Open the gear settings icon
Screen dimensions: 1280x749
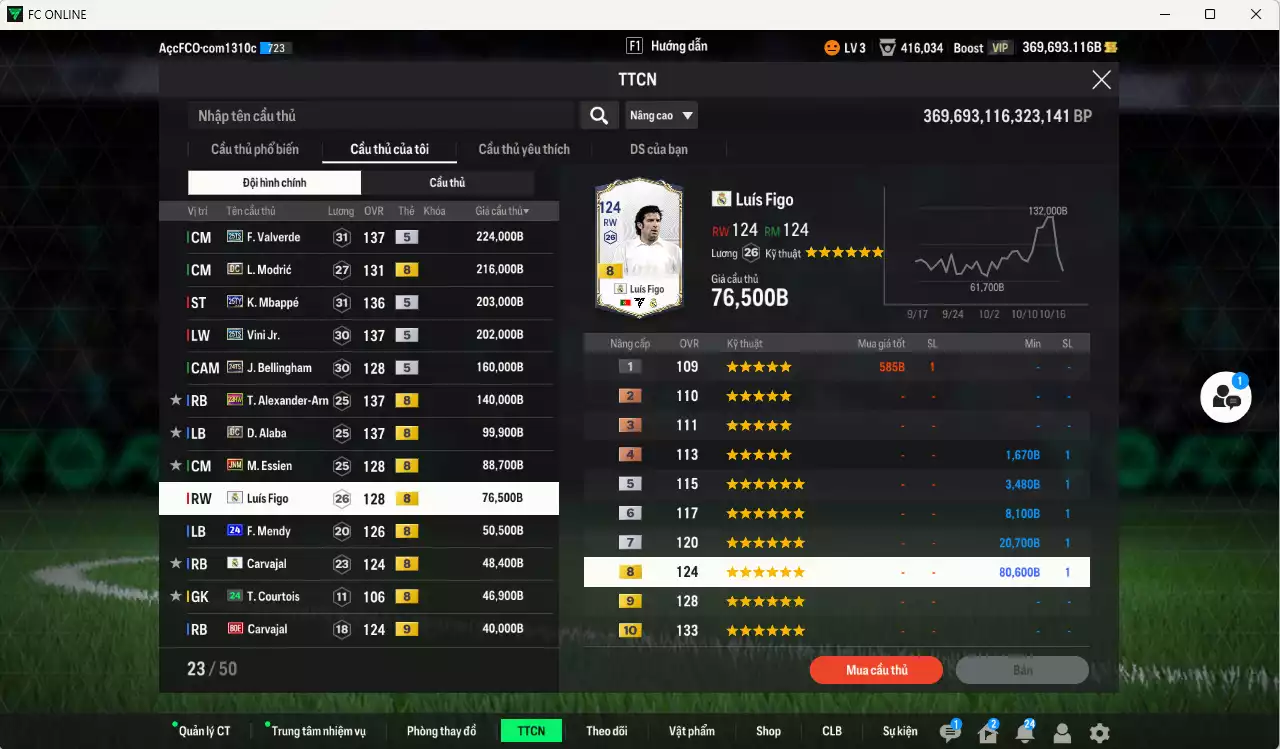pos(1099,733)
